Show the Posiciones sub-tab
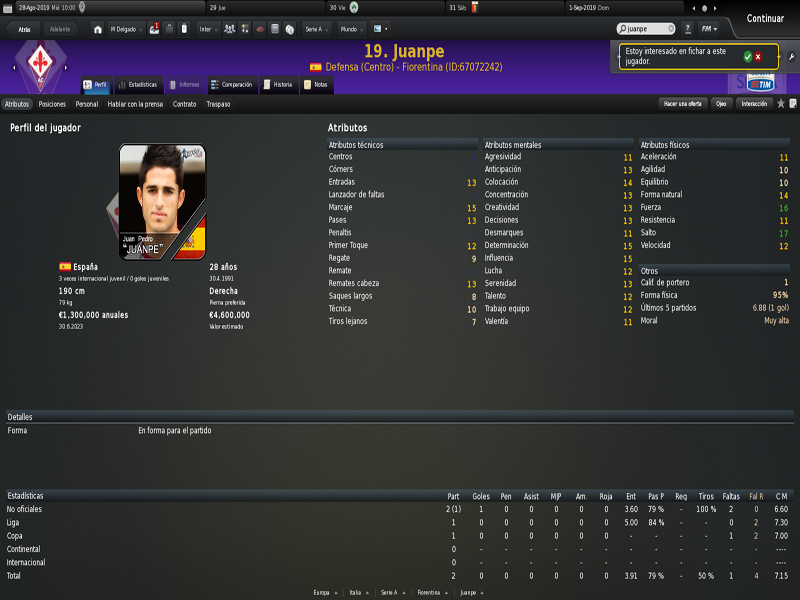This screenshot has height=600, width=800. tap(52, 104)
